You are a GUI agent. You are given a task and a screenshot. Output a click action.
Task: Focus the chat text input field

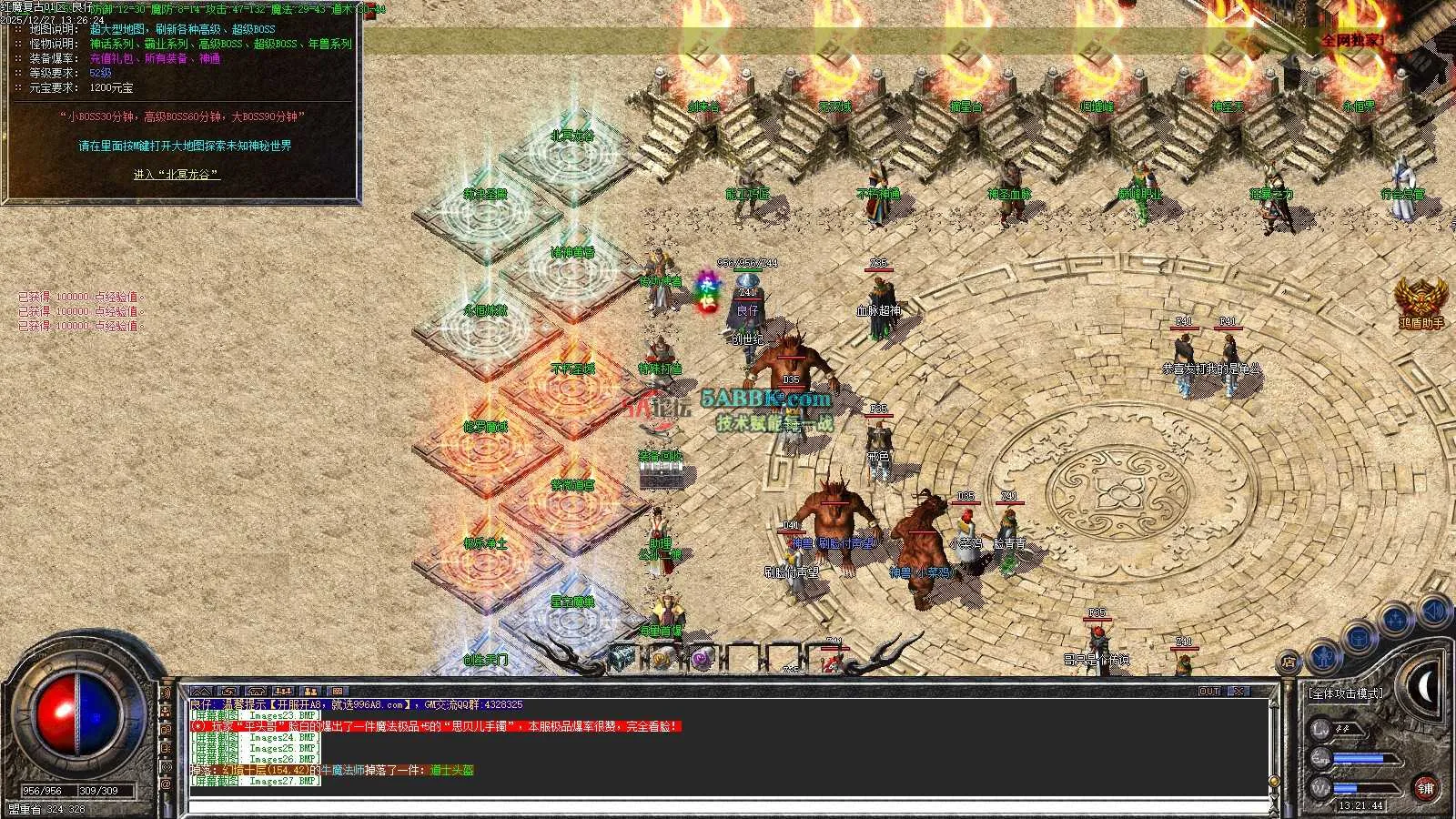(x=728, y=805)
